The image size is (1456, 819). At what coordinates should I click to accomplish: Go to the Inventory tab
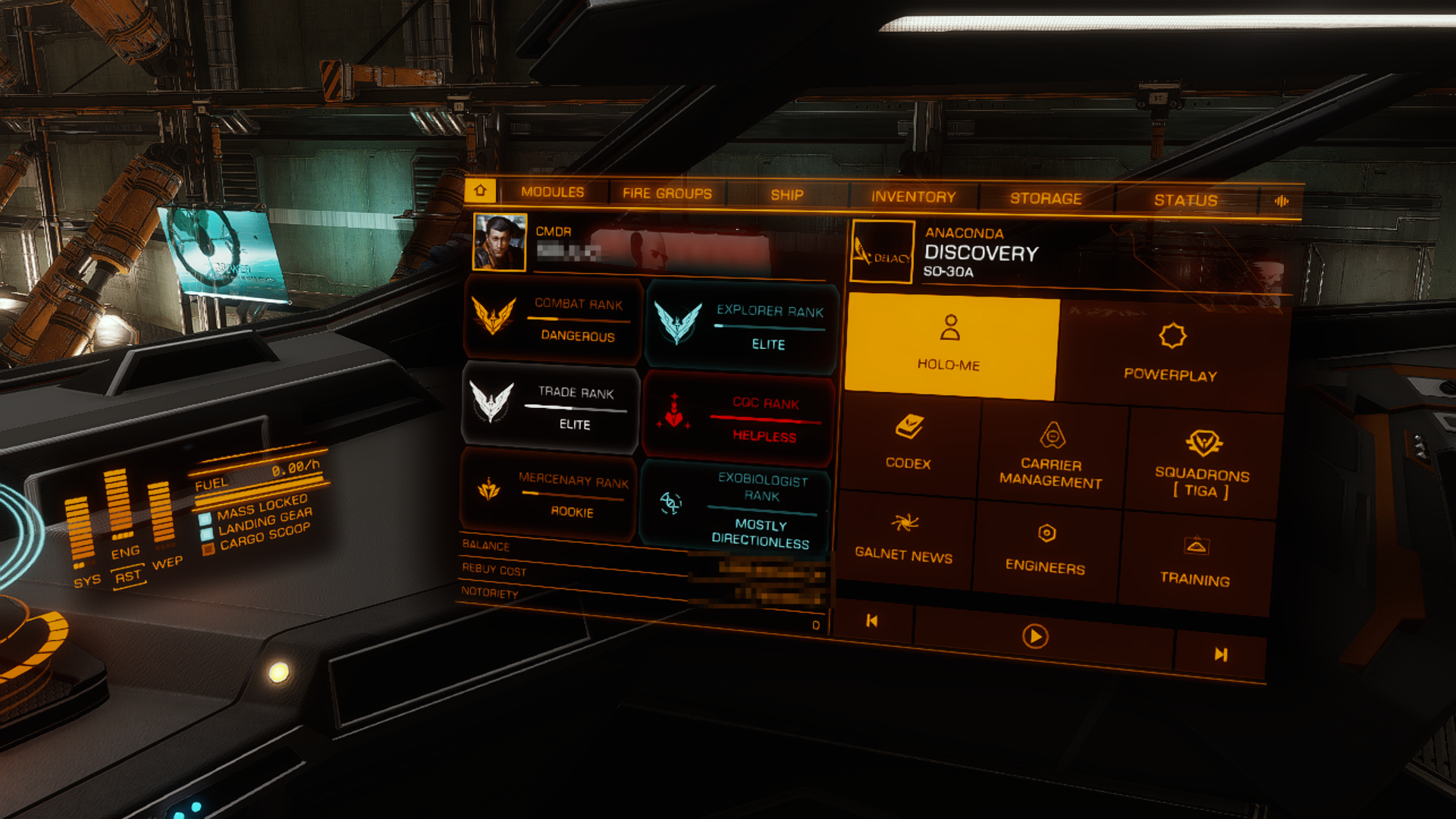click(913, 196)
